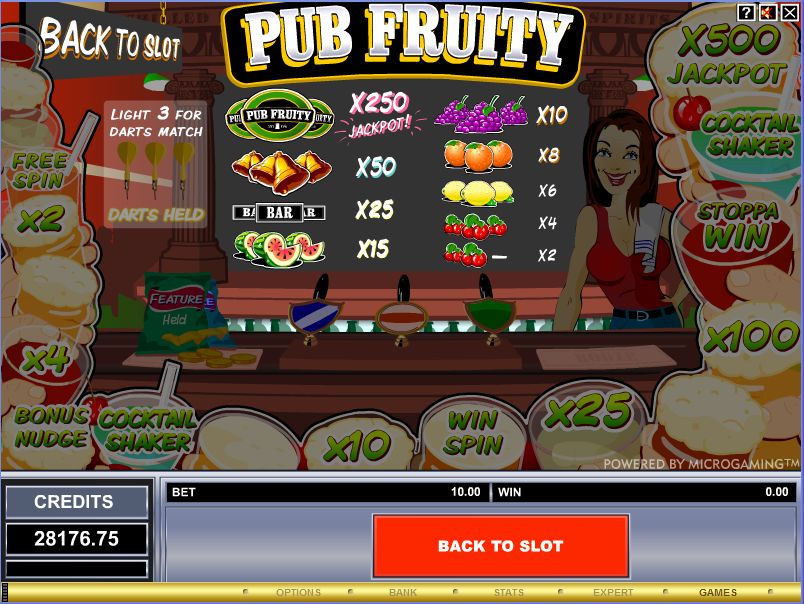Open the help question mark button

(746, 12)
